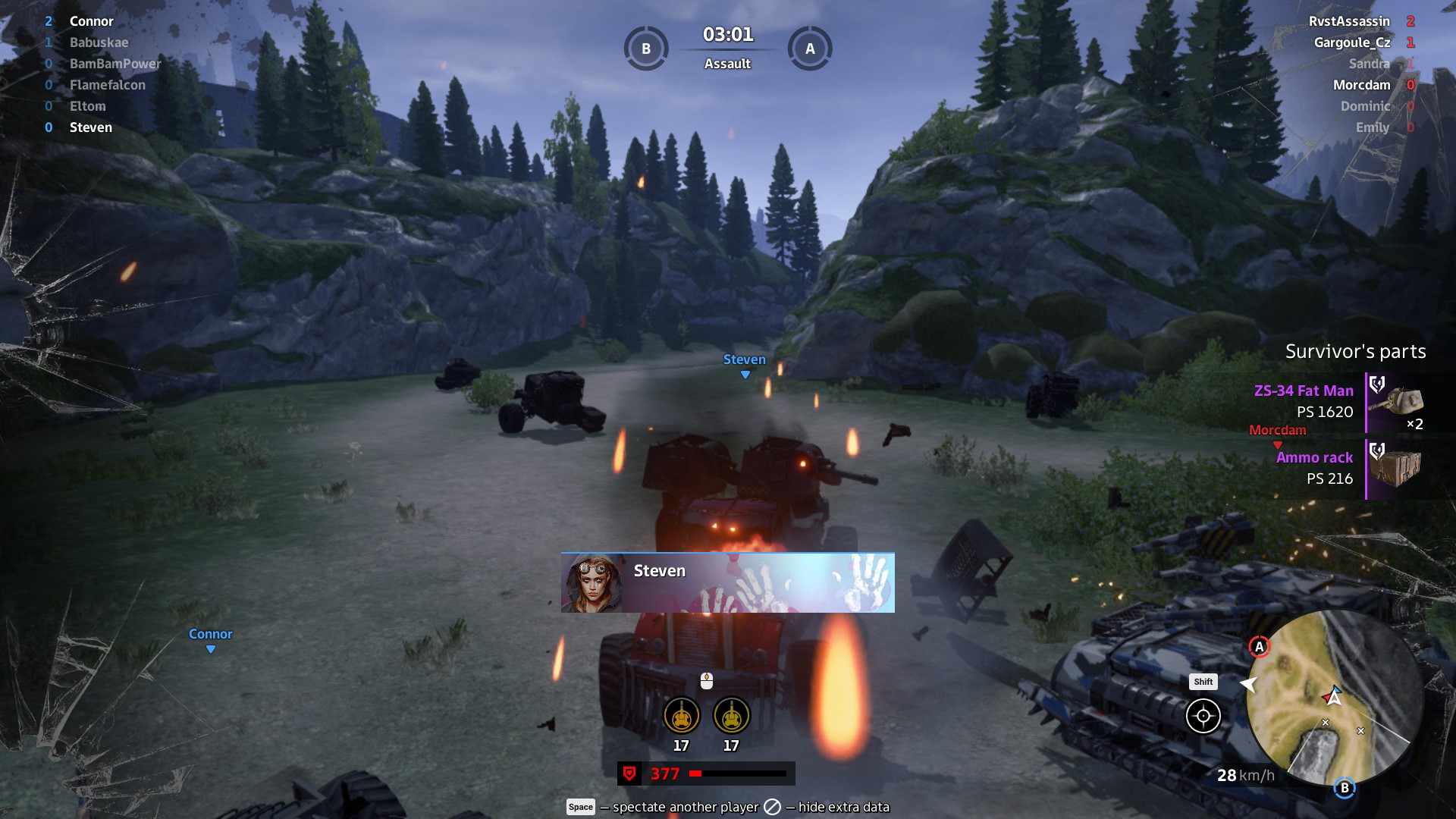Select Gargoule_Cz in the enemy list
Viewport: 1456px width, 819px height.
point(1351,42)
